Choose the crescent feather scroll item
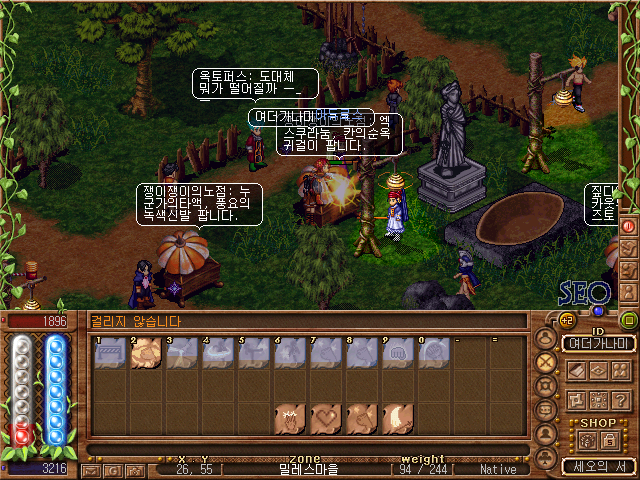Viewport: 640px width, 480px height. click(398, 418)
